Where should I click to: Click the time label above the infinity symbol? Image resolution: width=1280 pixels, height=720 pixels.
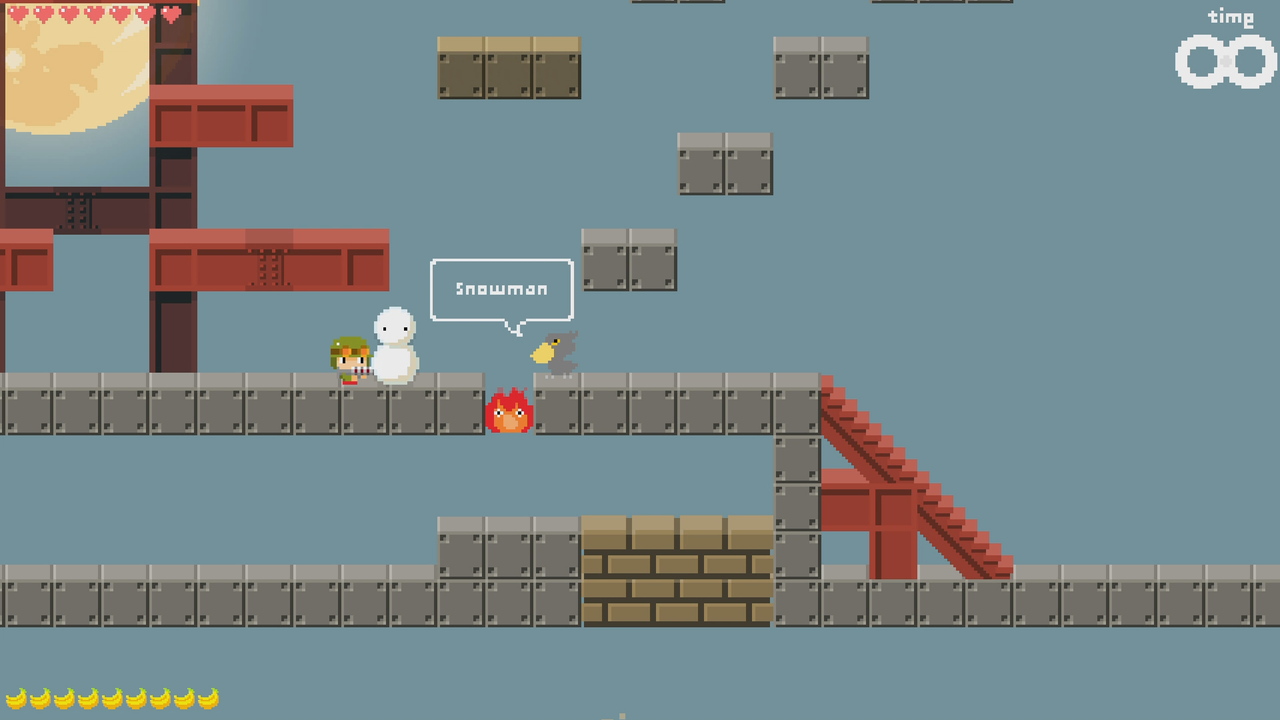point(1232,17)
